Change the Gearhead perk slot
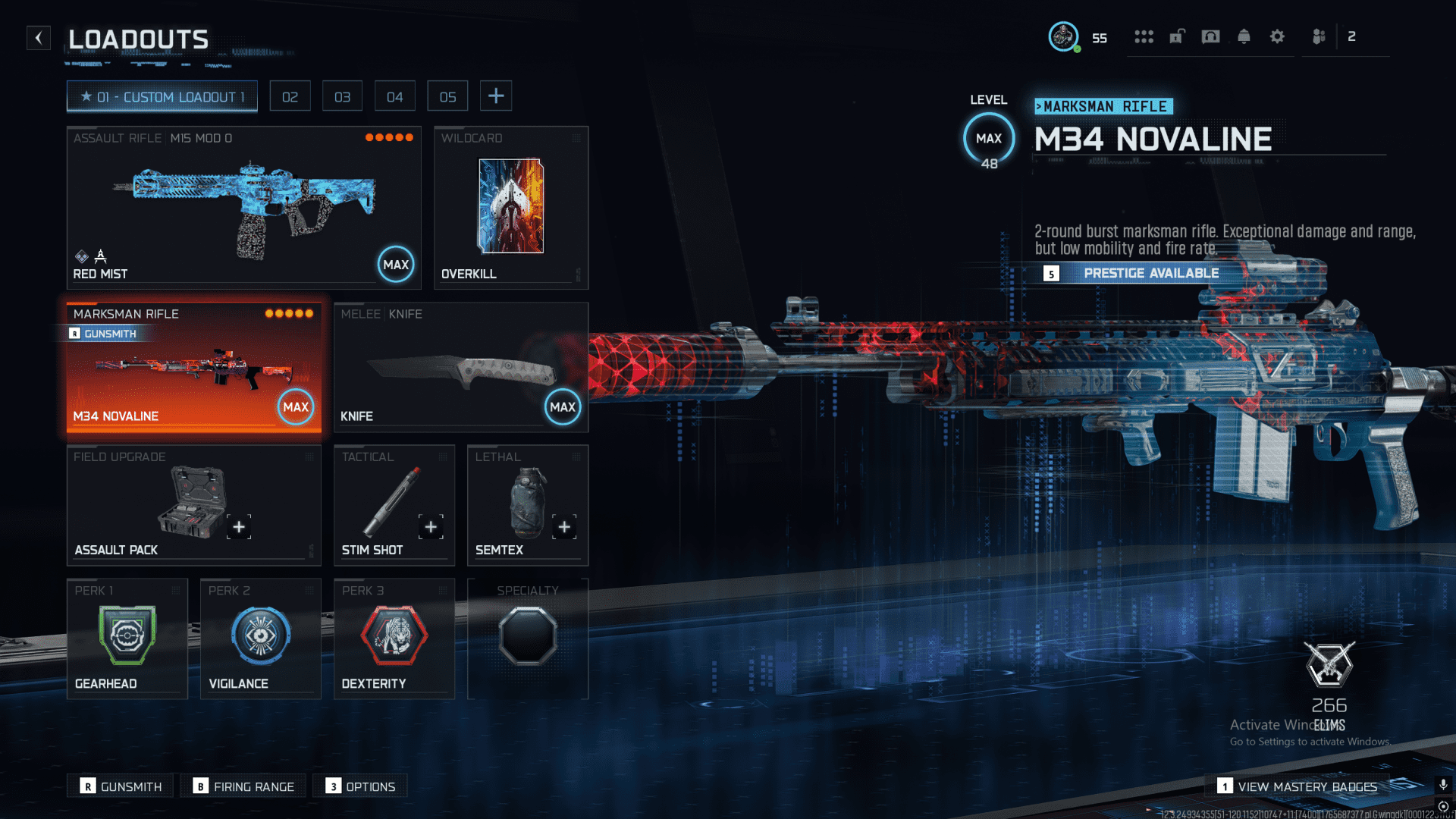The image size is (1456, 819). (x=127, y=639)
